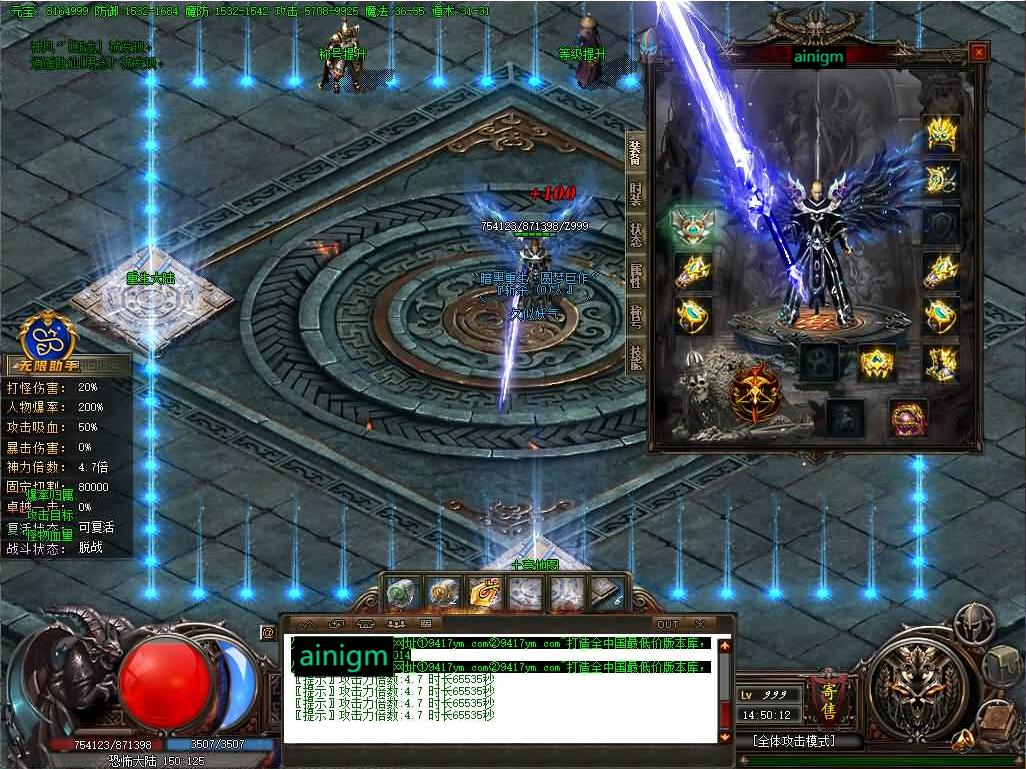
Task: Use the green scroll in the quick bar
Action: tap(401, 594)
